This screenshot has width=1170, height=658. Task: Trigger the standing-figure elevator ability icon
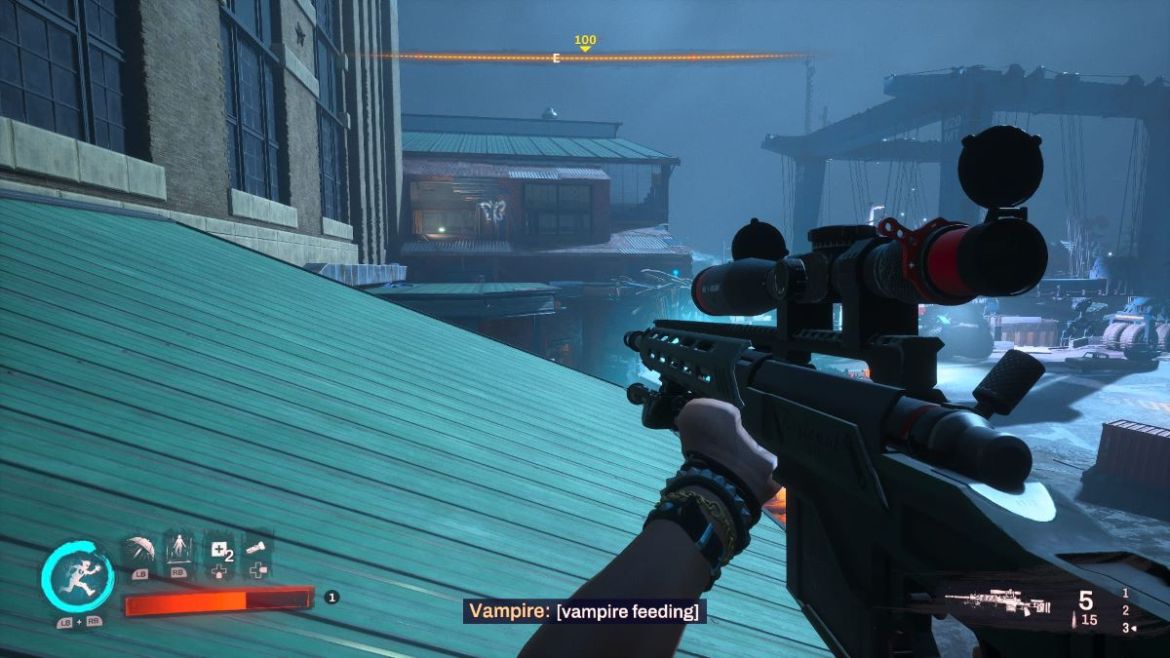click(179, 549)
